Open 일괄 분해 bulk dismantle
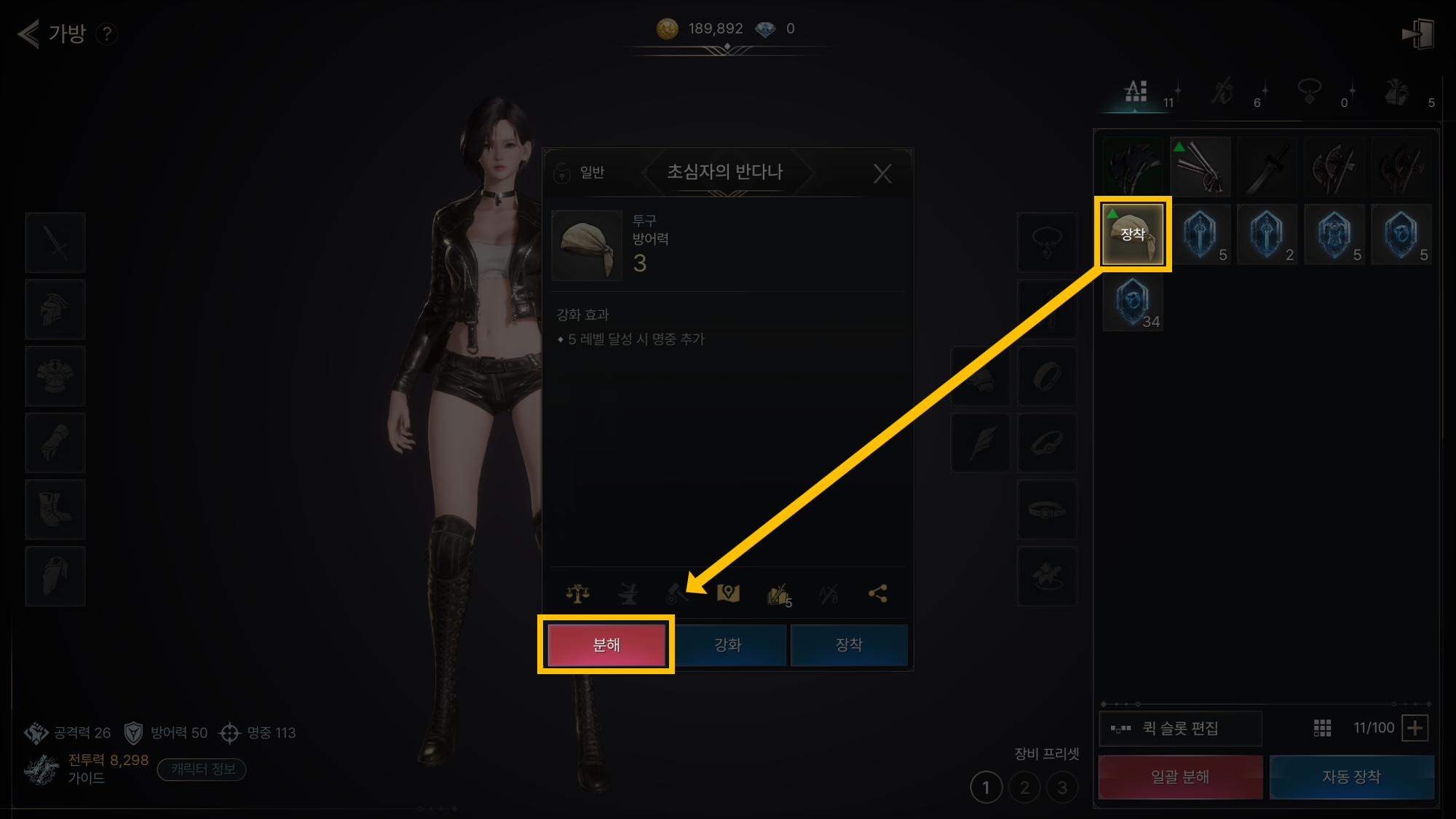The height and width of the screenshot is (819, 1456). coord(1180,777)
